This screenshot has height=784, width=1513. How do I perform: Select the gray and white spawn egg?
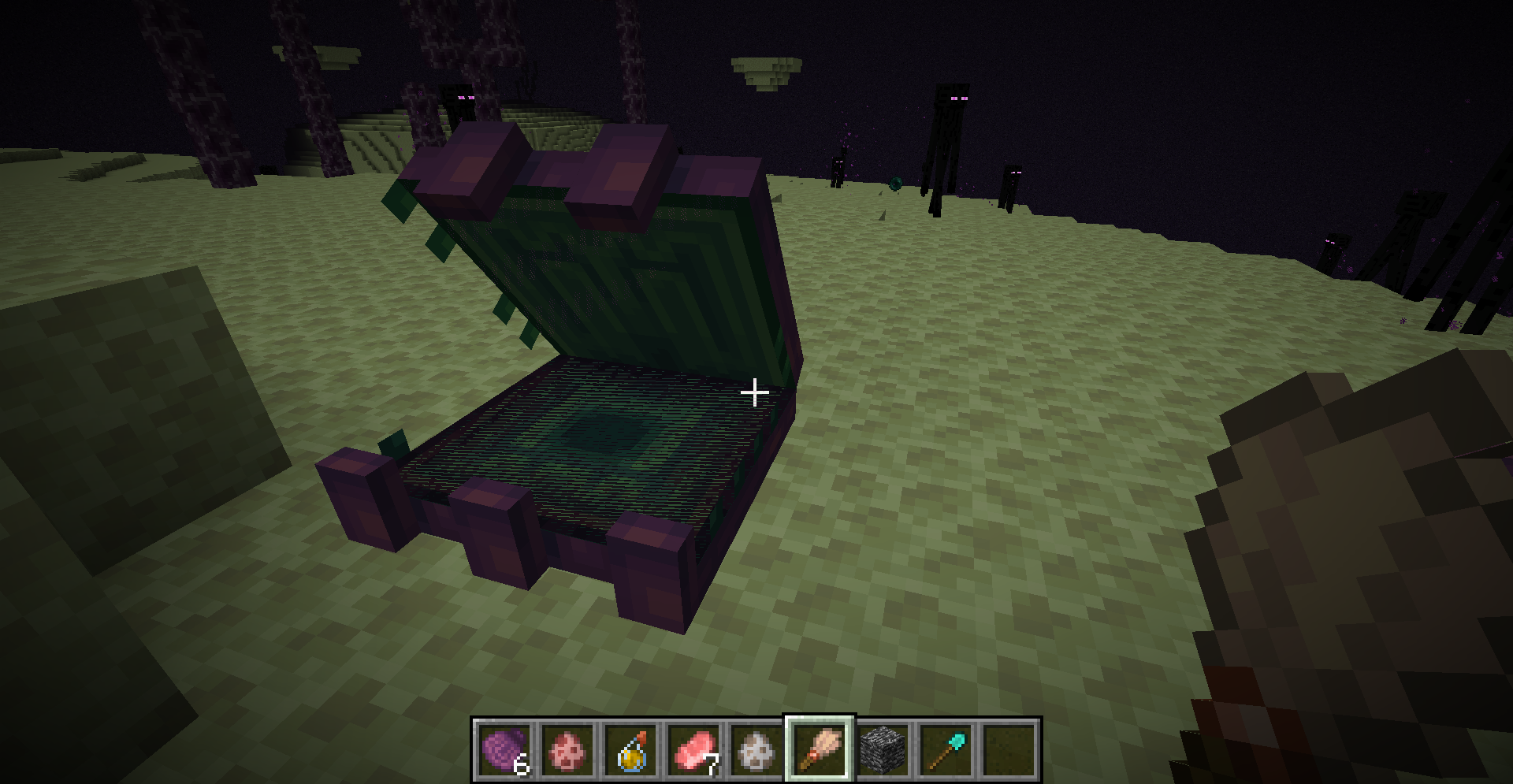(x=756, y=749)
